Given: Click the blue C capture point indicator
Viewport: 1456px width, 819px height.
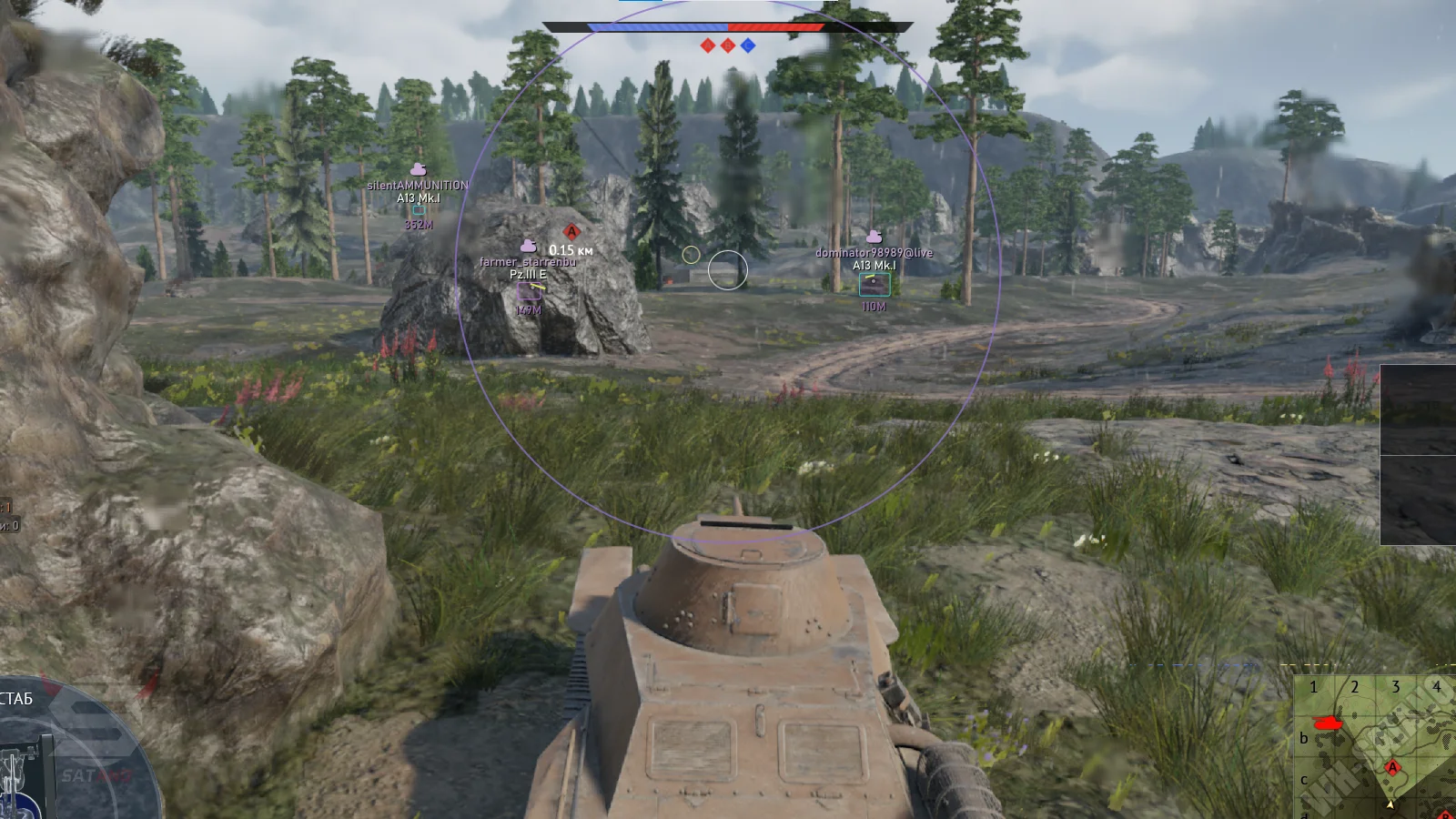Looking at the screenshot, I should 748,45.
